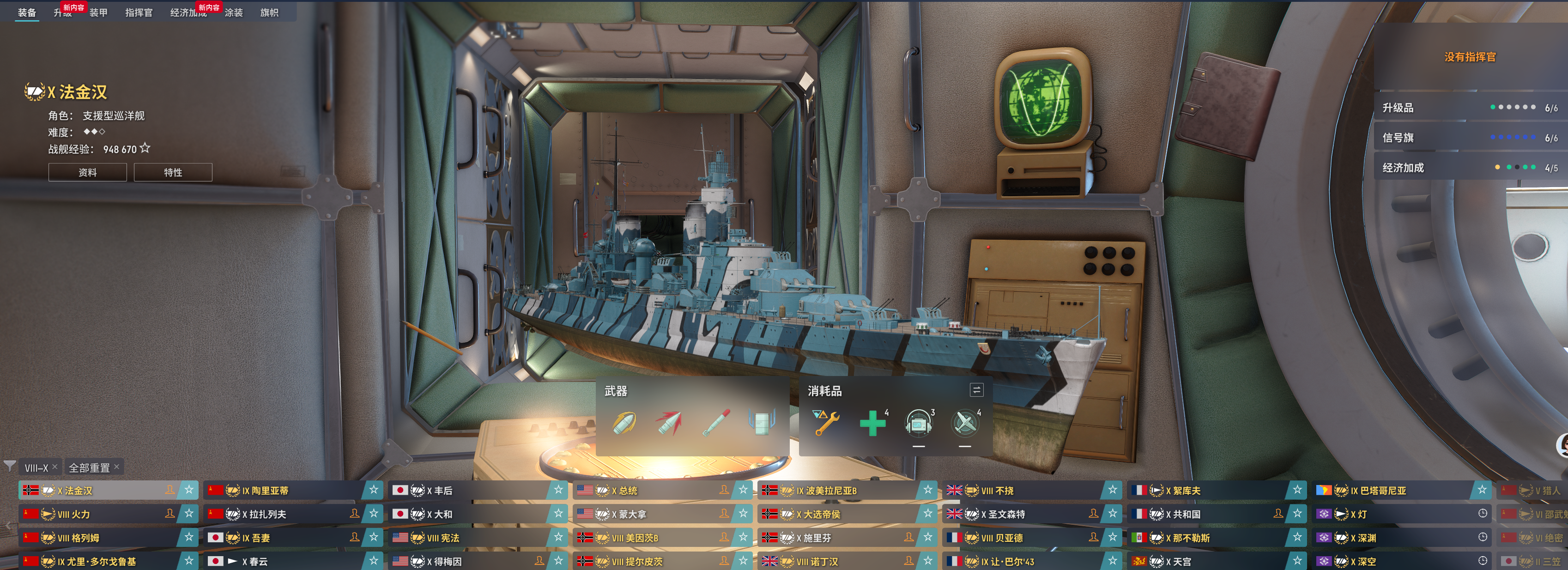Viewport: 1568px width, 570px height.
Task: Choose the X 总统 ship row
Action: click(x=651, y=490)
